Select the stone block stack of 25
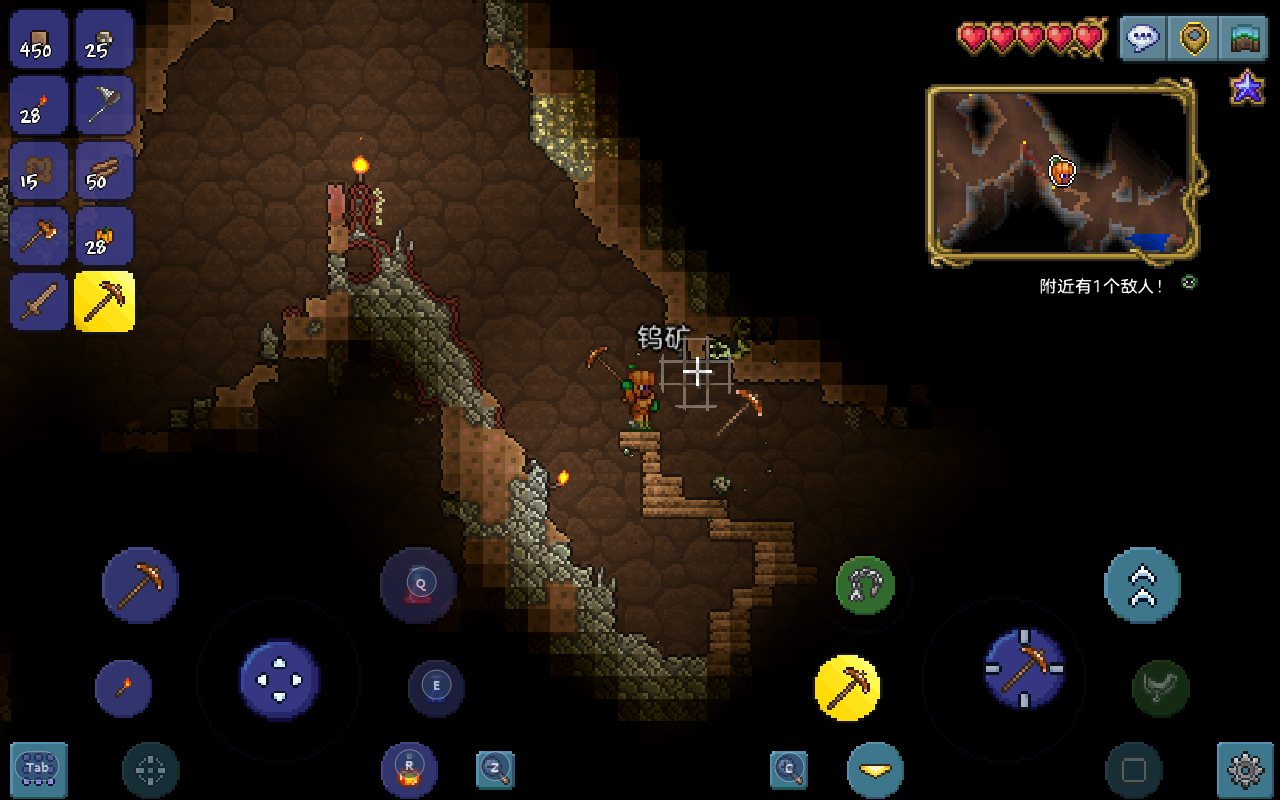The width and height of the screenshot is (1280, 800). click(x=104, y=39)
